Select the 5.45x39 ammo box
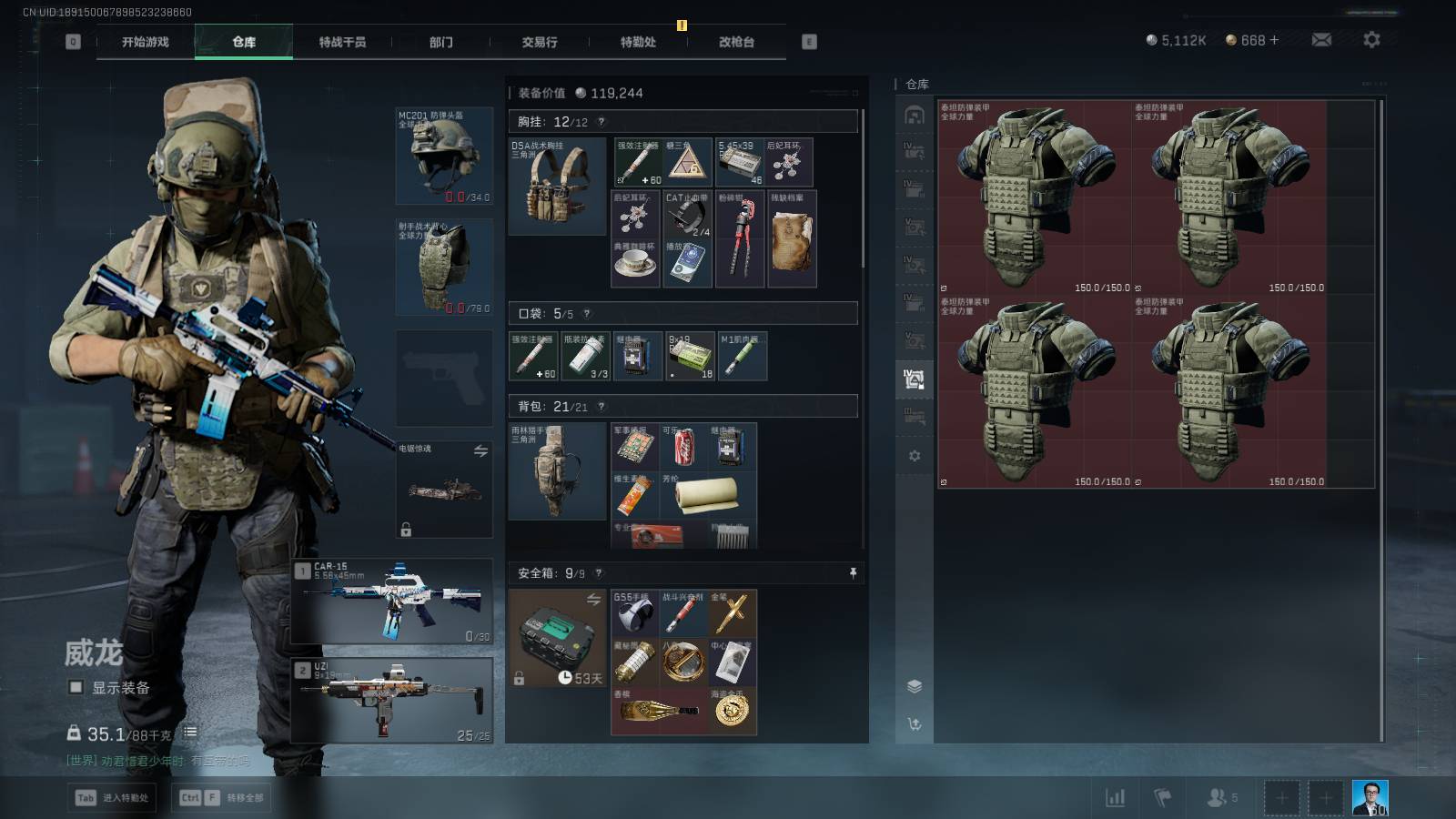This screenshot has width=1456, height=819. tap(739, 162)
